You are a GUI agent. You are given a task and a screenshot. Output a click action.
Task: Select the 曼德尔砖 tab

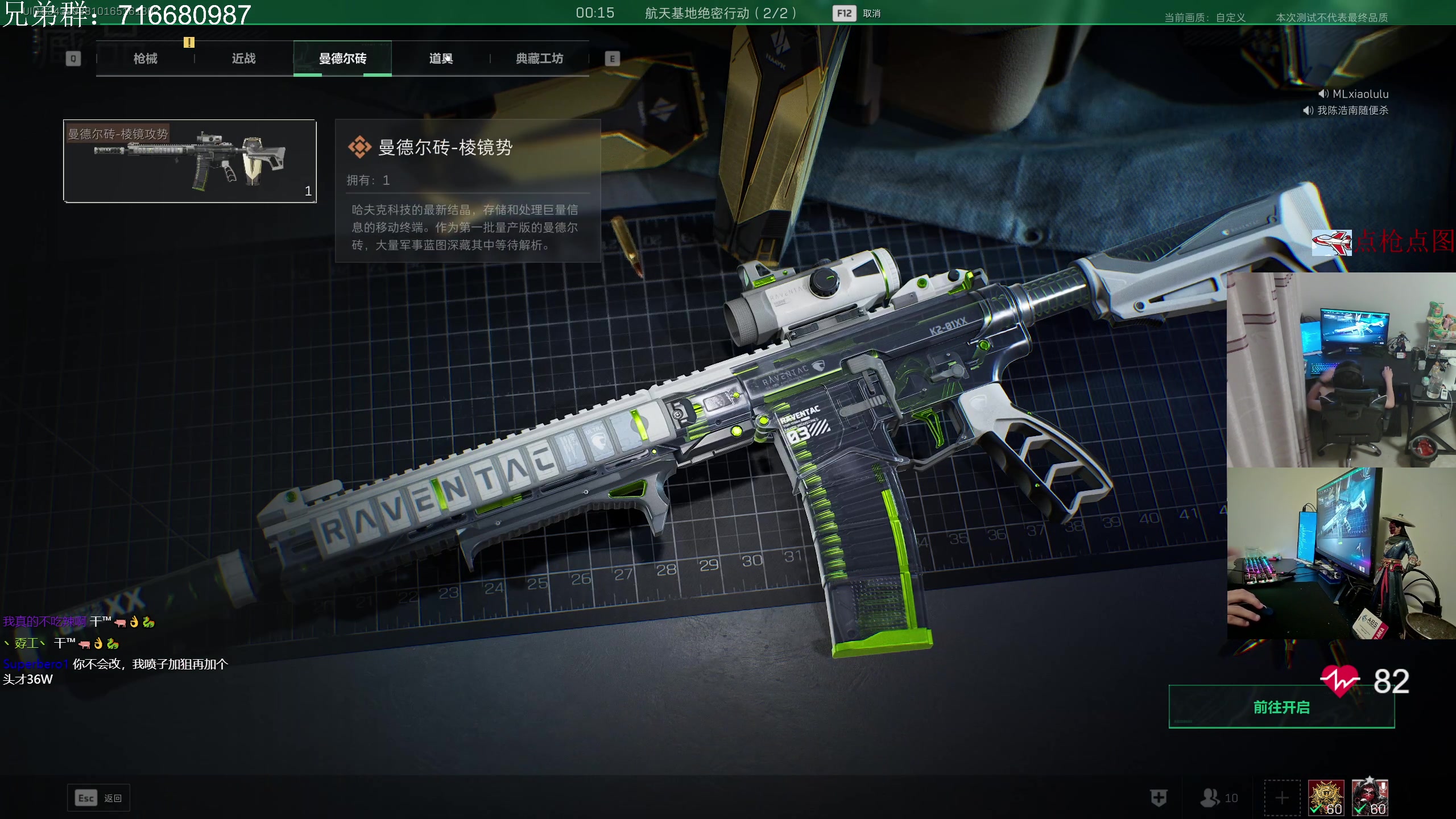click(342, 59)
